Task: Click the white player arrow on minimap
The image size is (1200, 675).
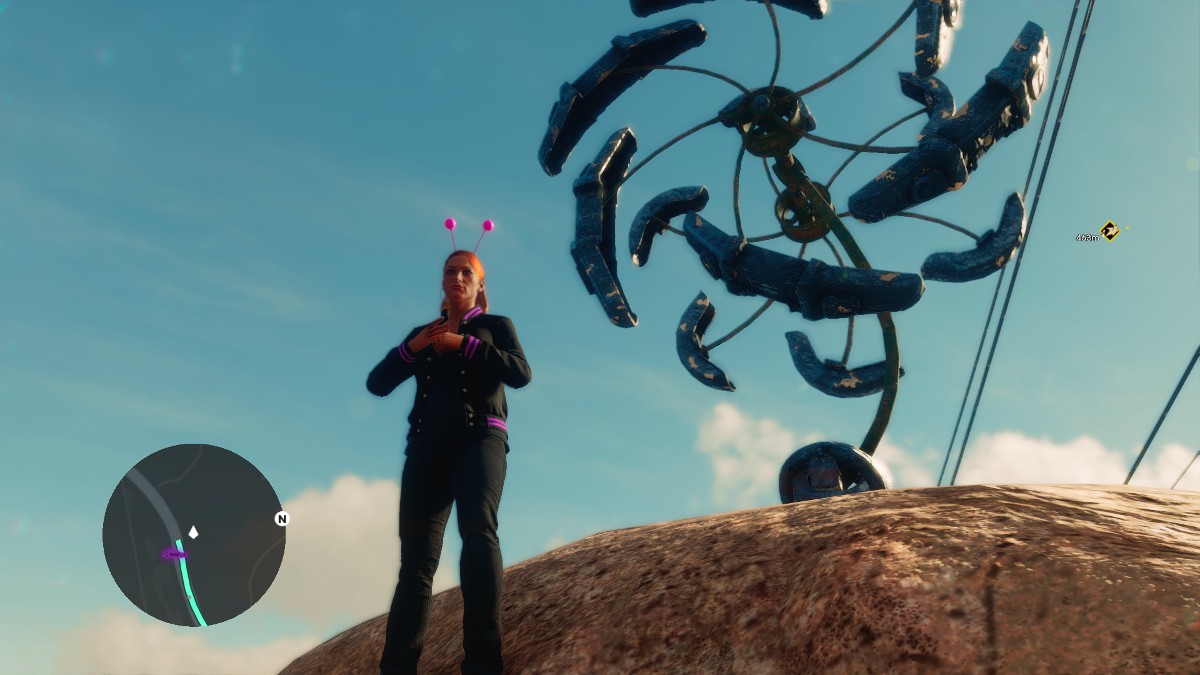Action: (x=193, y=532)
